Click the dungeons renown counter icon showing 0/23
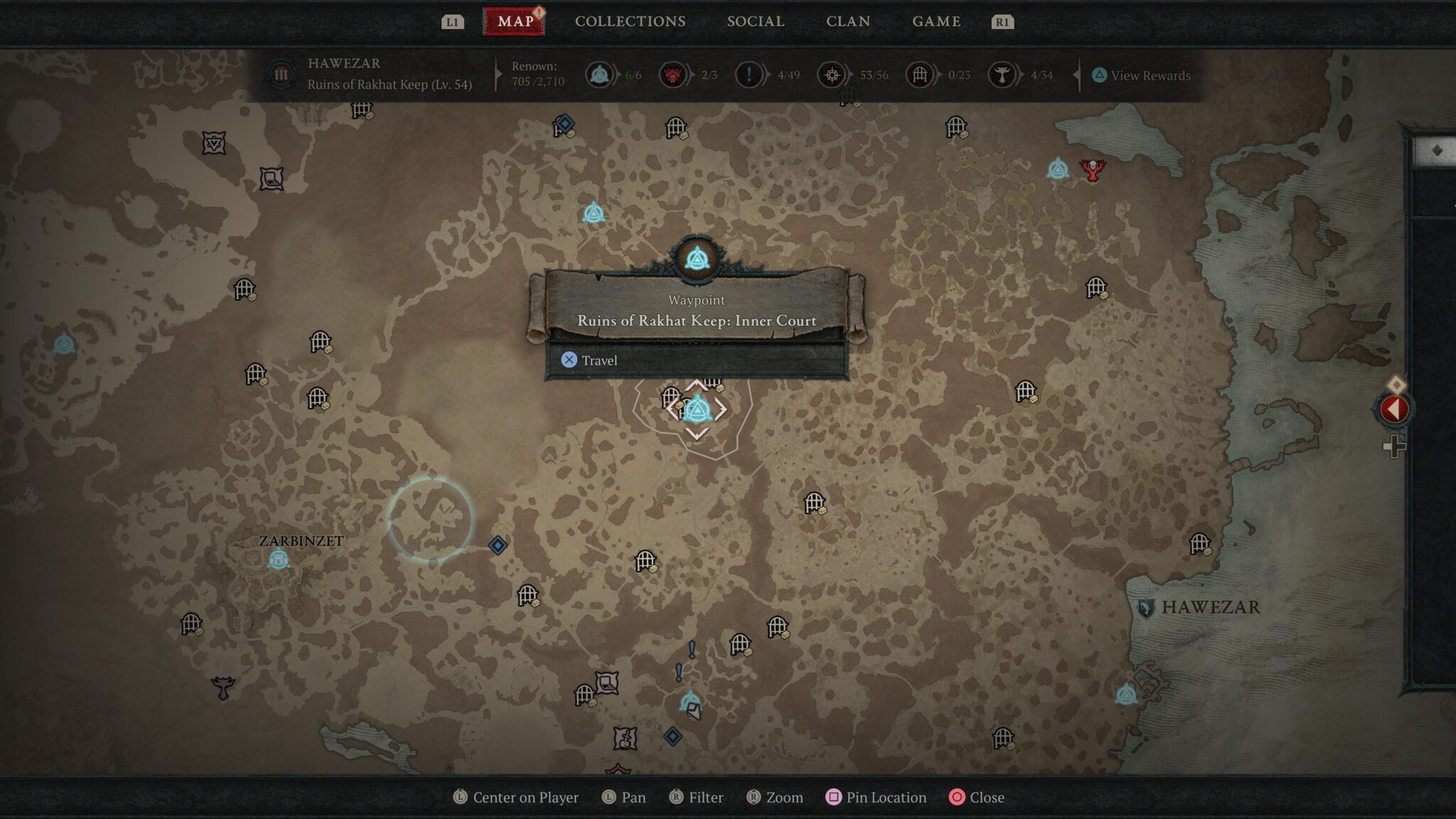Screen dimensions: 1456x819 919,73
